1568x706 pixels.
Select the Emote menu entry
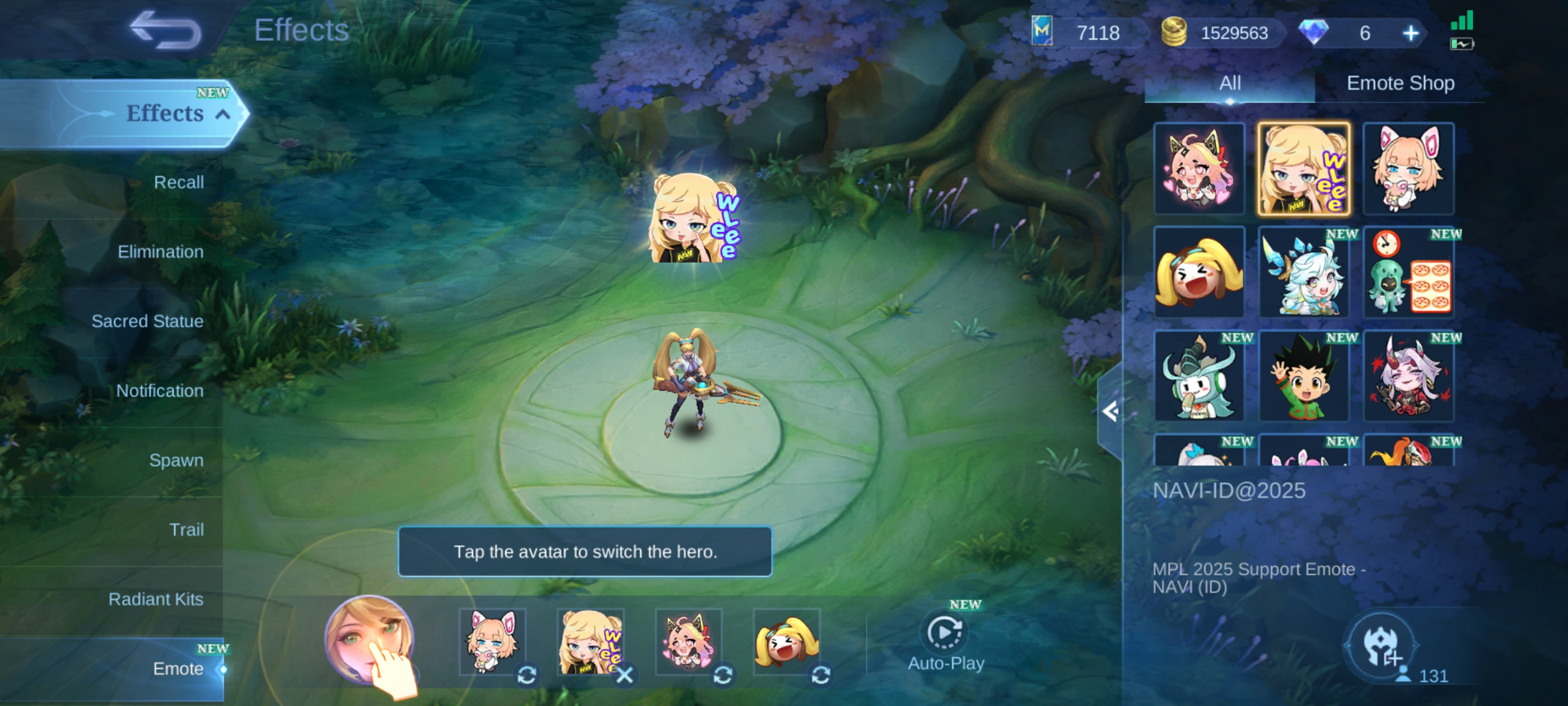178,668
